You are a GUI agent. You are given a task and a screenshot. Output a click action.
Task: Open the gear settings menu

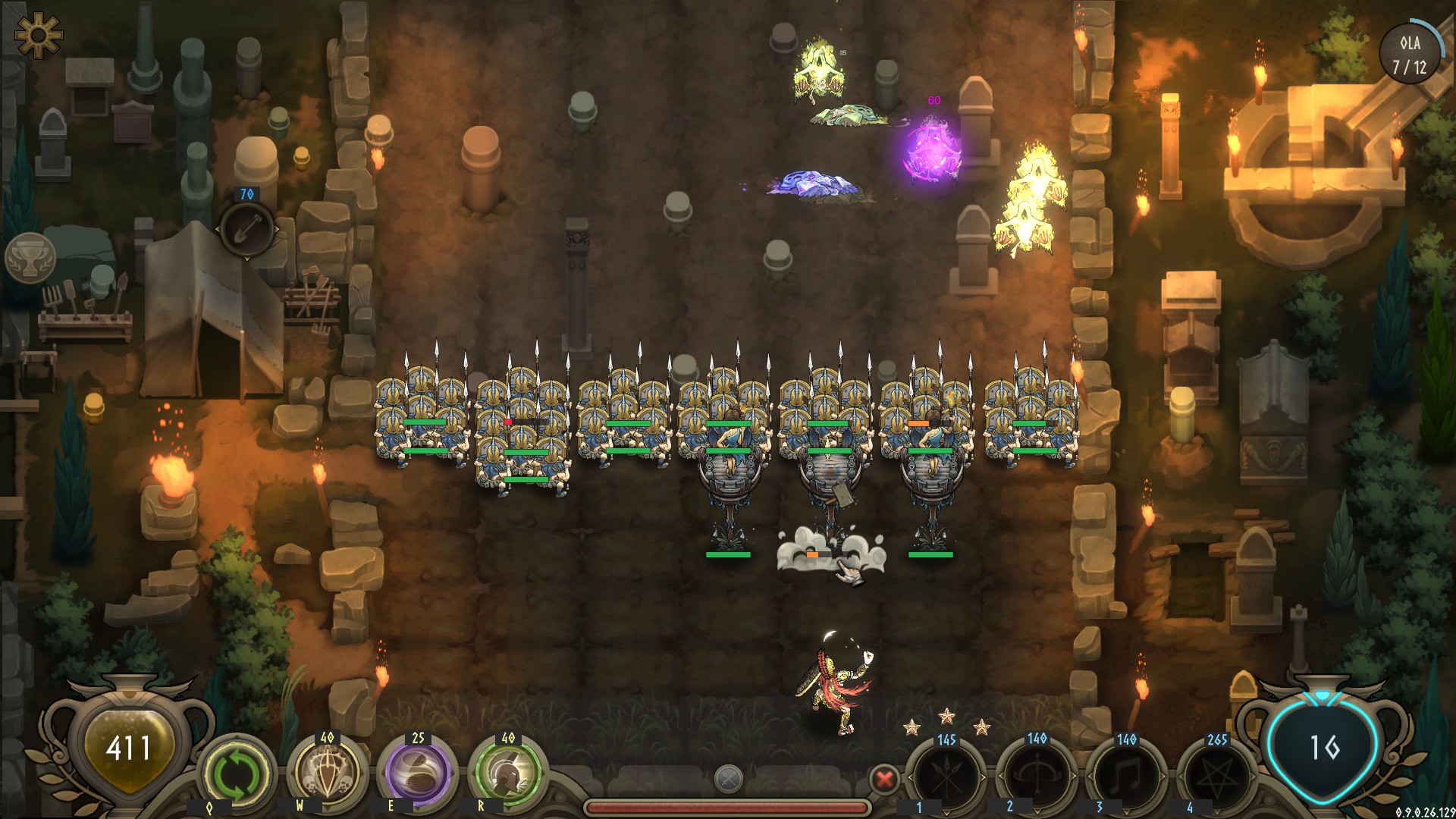(x=37, y=34)
